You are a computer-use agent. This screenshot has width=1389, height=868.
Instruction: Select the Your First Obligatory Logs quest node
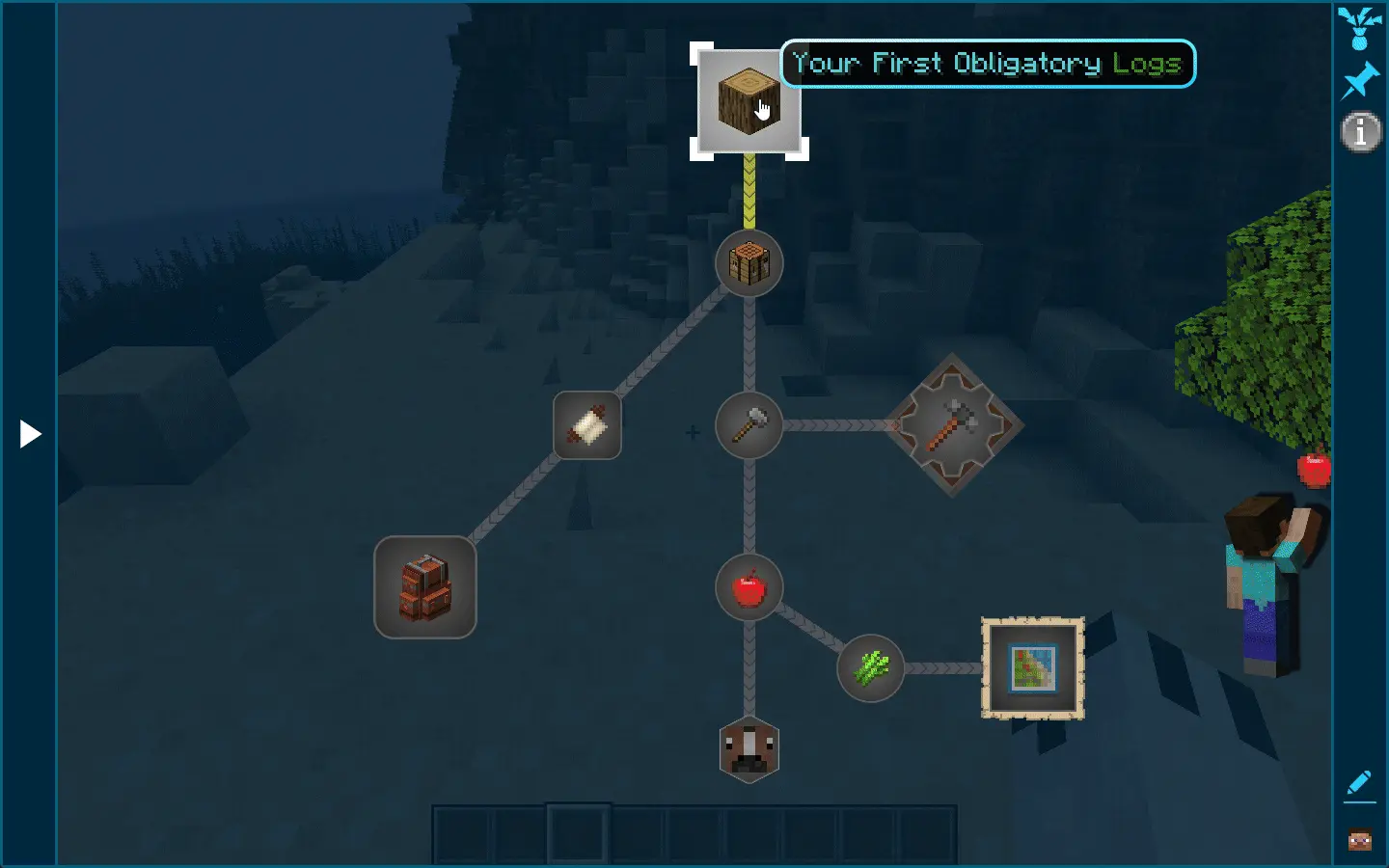tap(749, 103)
